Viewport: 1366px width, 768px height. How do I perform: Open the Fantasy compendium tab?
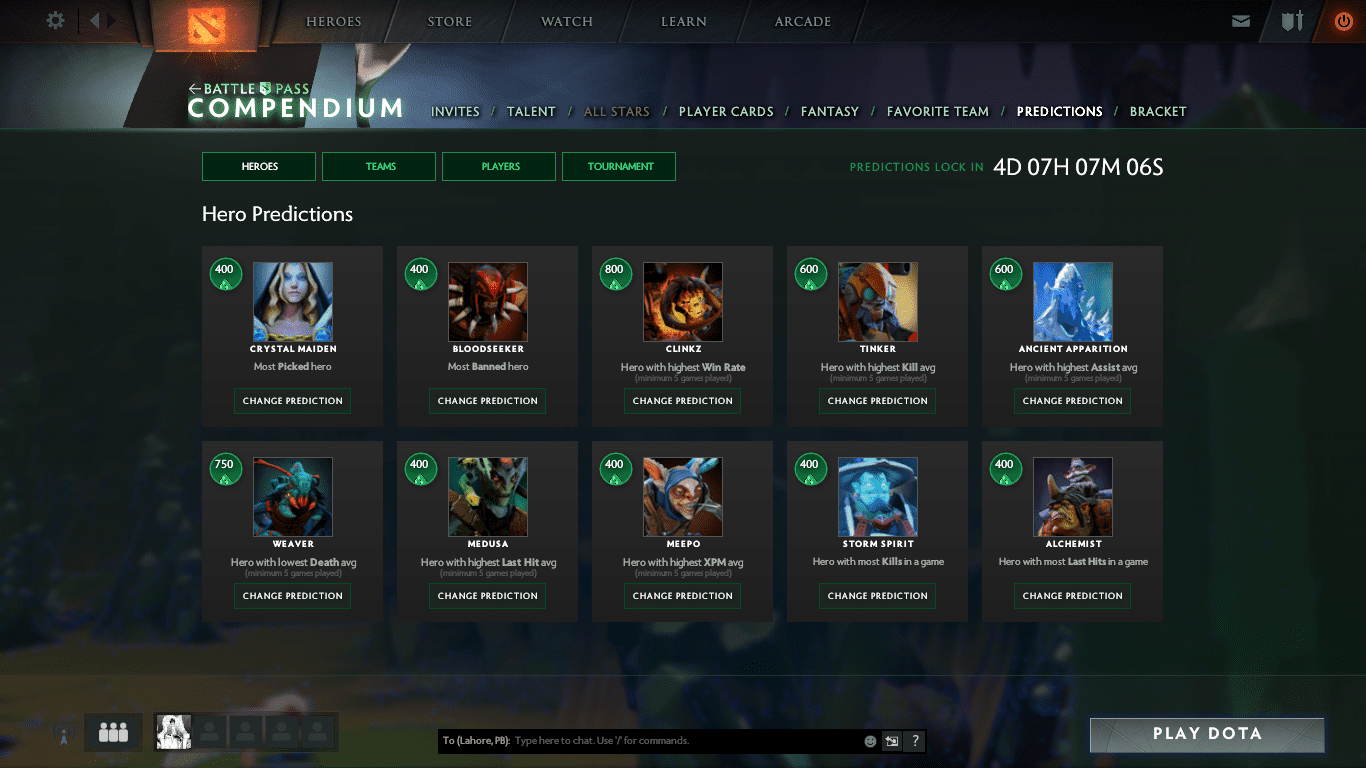click(x=830, y=112)
